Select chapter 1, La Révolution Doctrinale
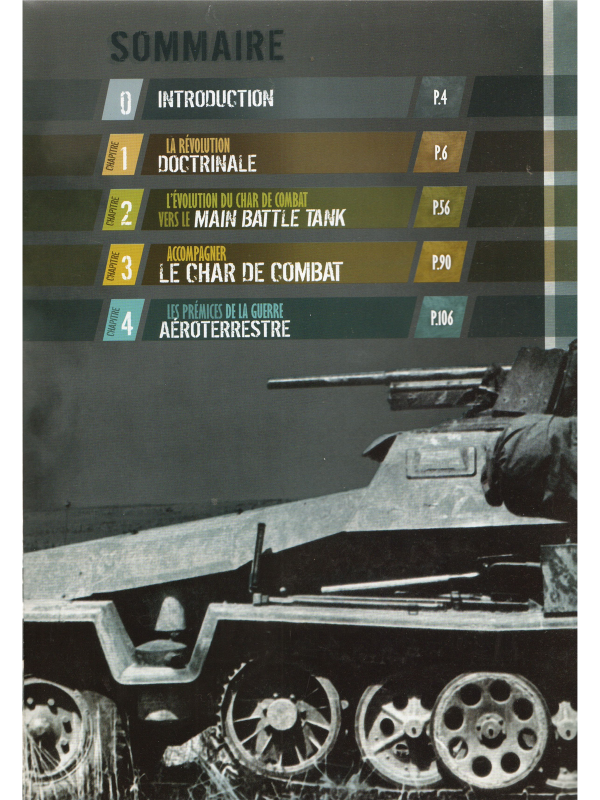 pos(207,156)
